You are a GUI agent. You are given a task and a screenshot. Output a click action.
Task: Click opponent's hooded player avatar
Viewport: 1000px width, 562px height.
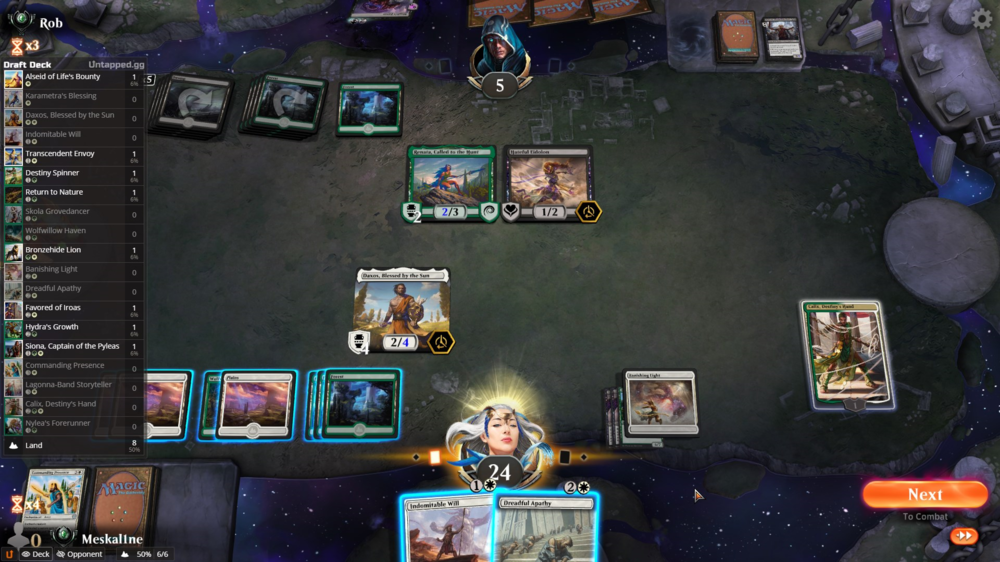(x=499, y=48)
